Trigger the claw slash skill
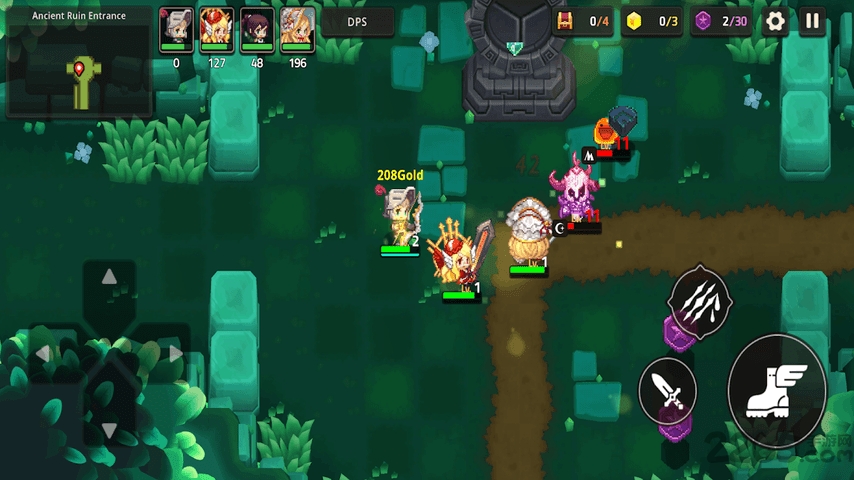 [701, 297]
